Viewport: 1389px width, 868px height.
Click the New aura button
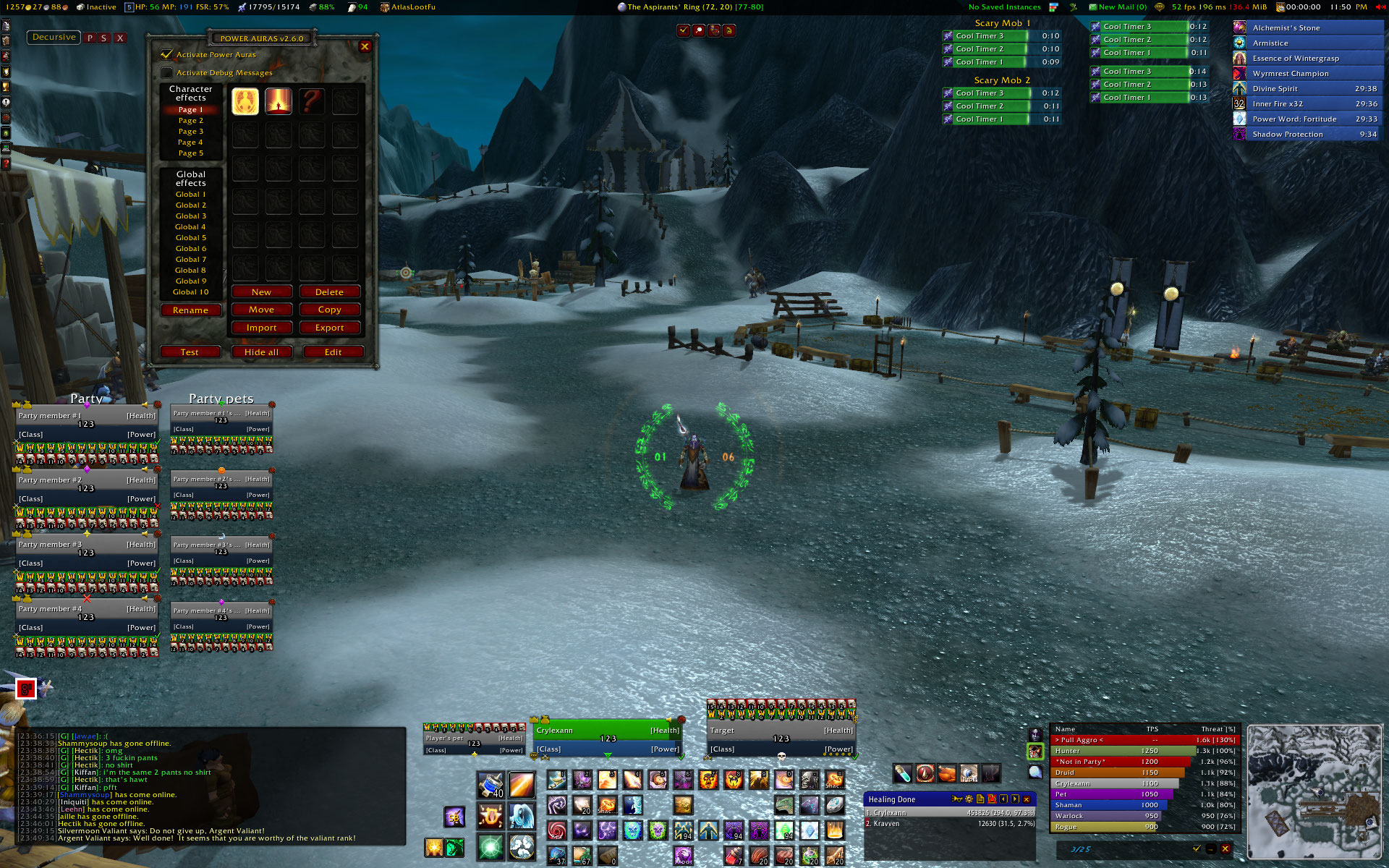261,292
